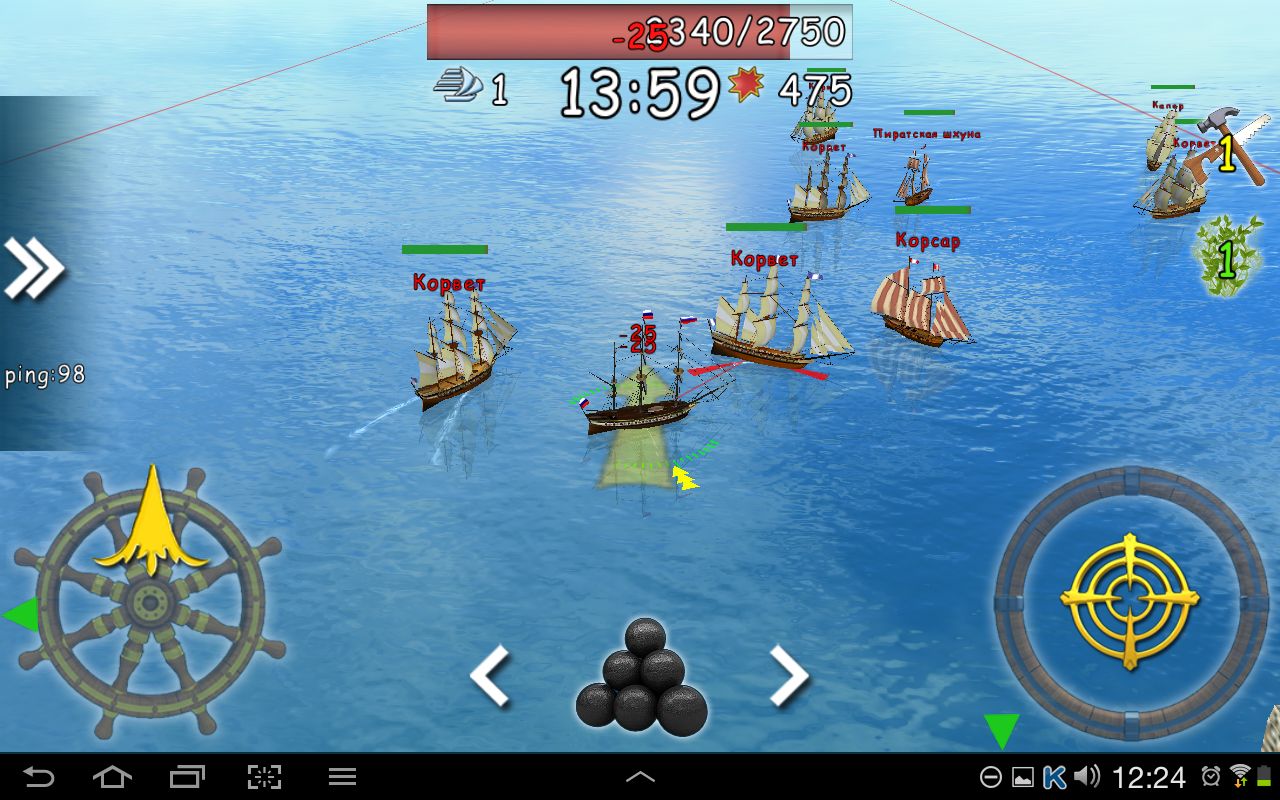Tap the red health bar showing 2340/2750
Viewport: 1280px width, 800px height.
pos(640,30)
